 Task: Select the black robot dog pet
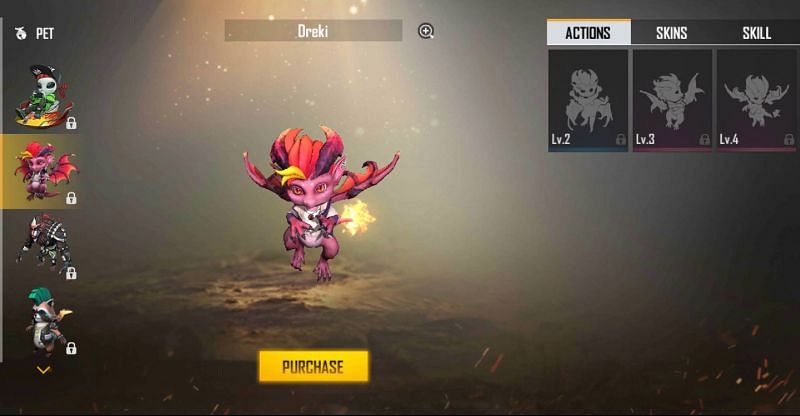tap(41, 246)
